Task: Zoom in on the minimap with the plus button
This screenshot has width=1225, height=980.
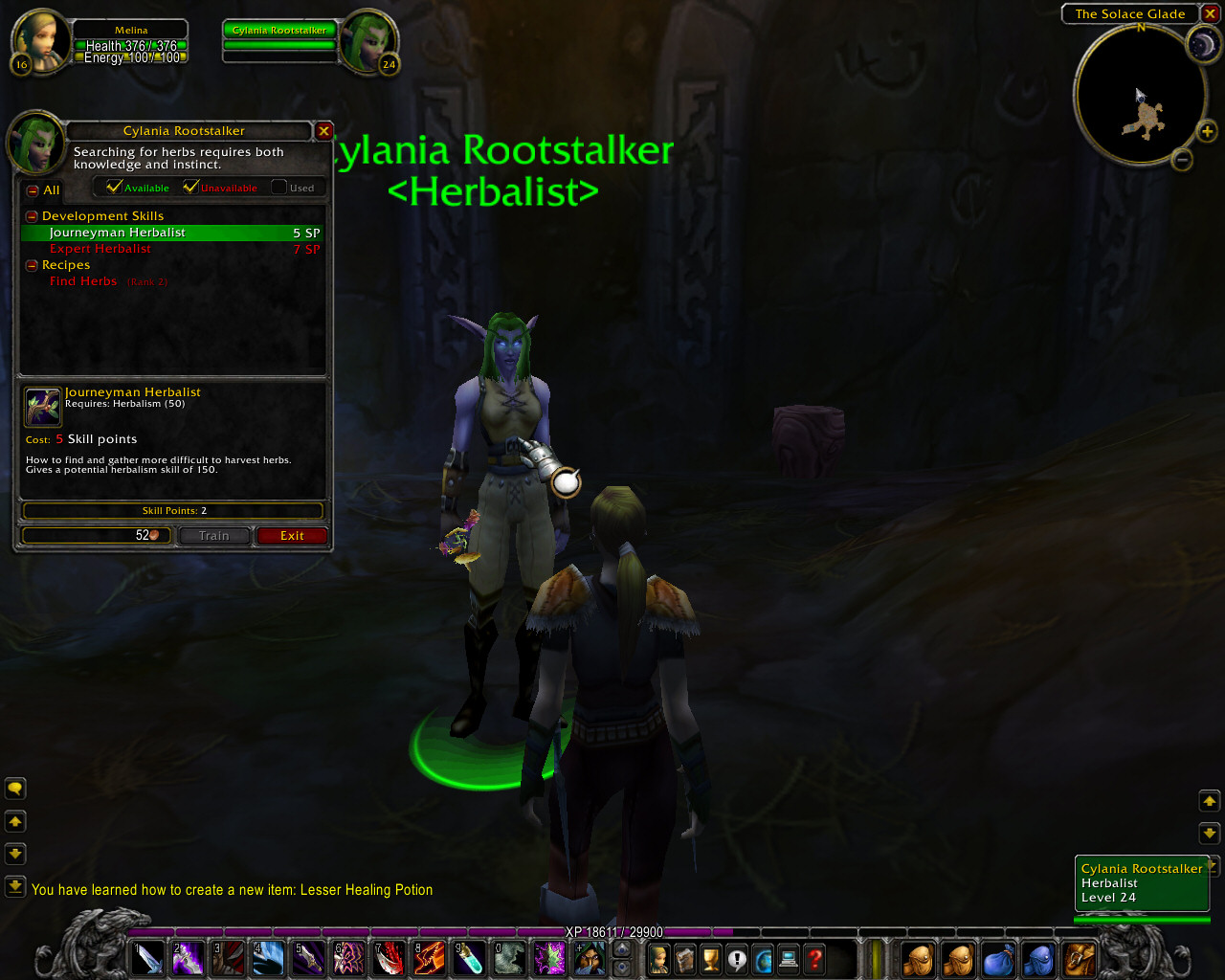Action: pyautogui.click(x=1208, y=132)
